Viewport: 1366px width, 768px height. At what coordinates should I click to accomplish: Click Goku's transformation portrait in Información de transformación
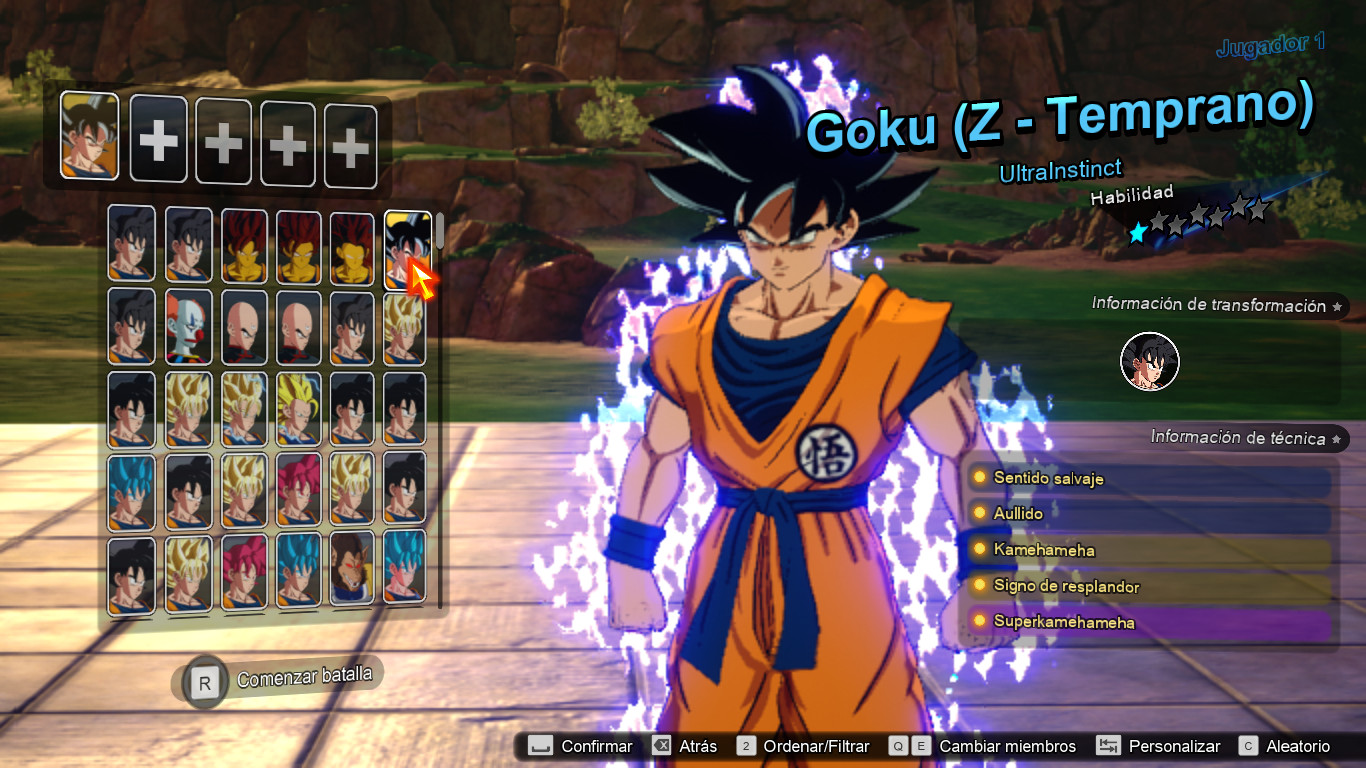pos(1150,362)
